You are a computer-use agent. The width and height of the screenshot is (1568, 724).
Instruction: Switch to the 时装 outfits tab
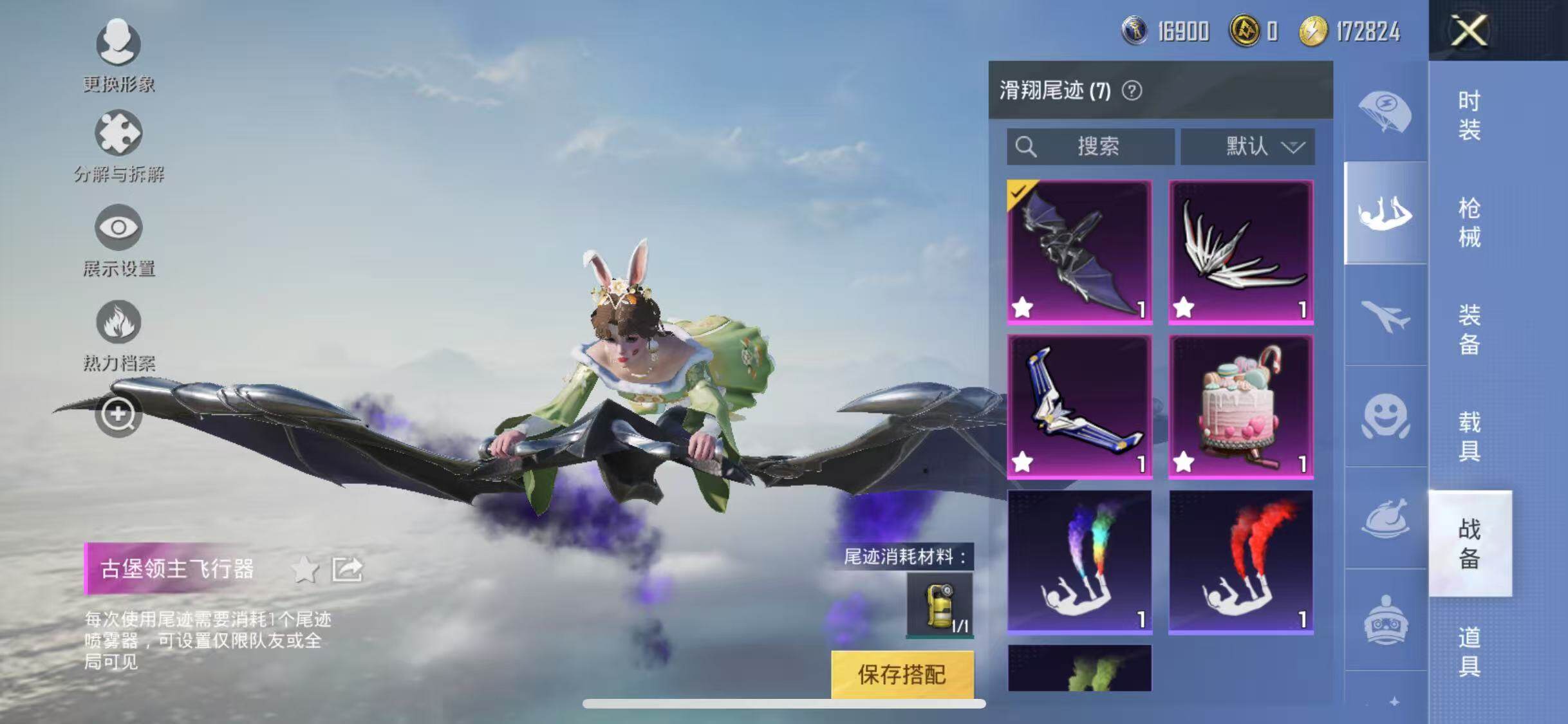click(1469, 116)
